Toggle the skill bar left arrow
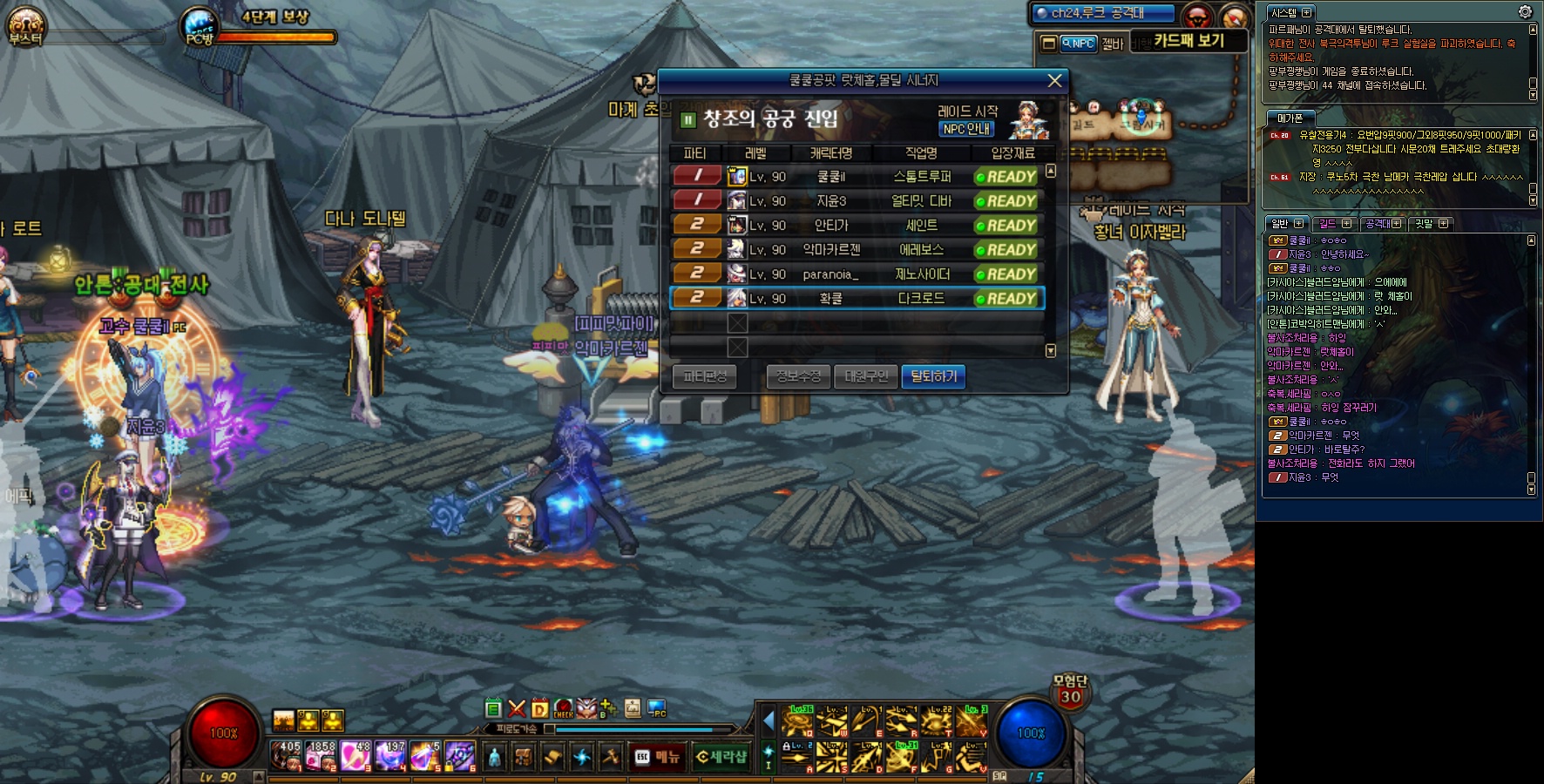Viewport: 1544px width, 784px height. pyautogui.click(x=769, y=721)
